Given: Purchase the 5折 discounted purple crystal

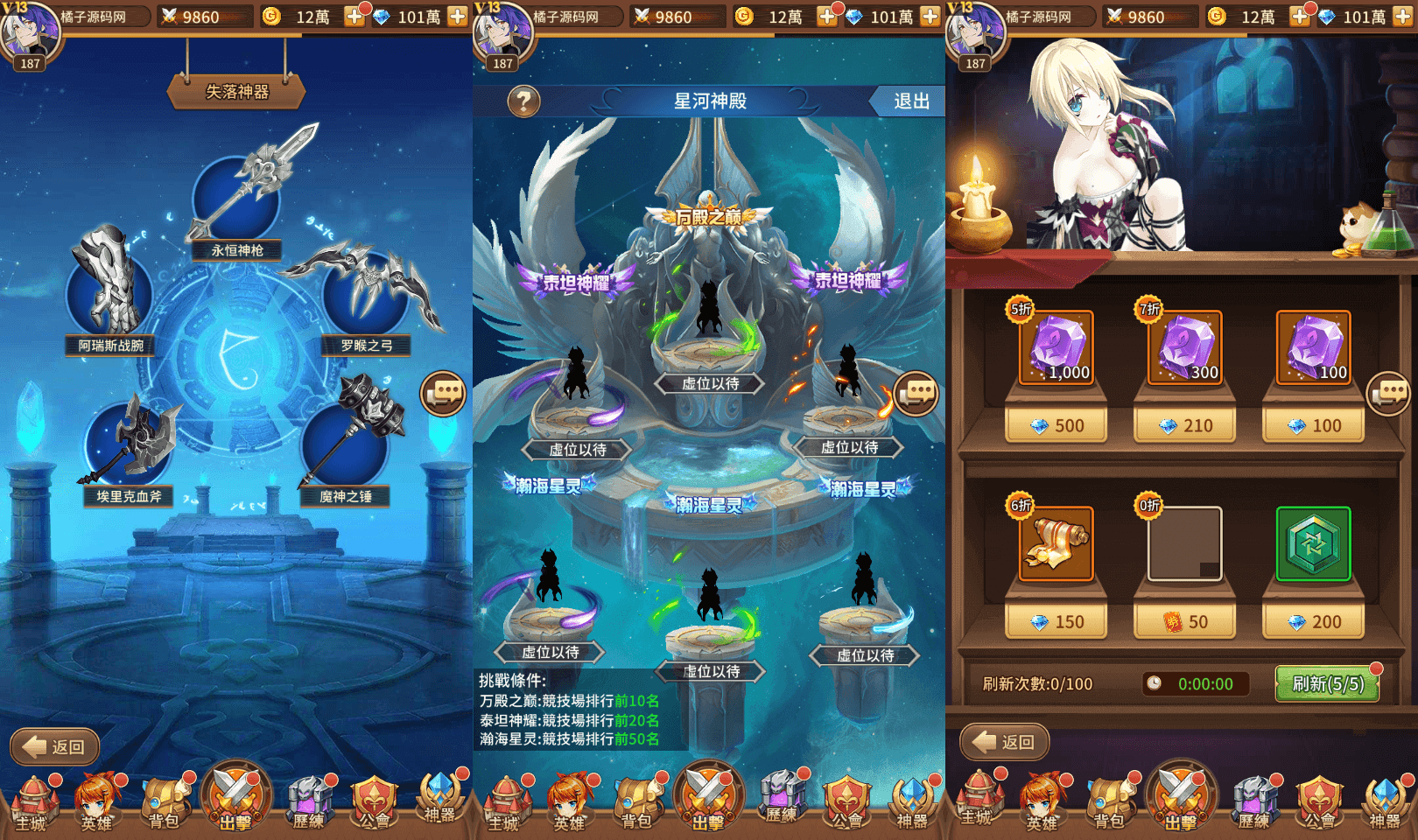Looking at the screenshot, I should 1055,348.
